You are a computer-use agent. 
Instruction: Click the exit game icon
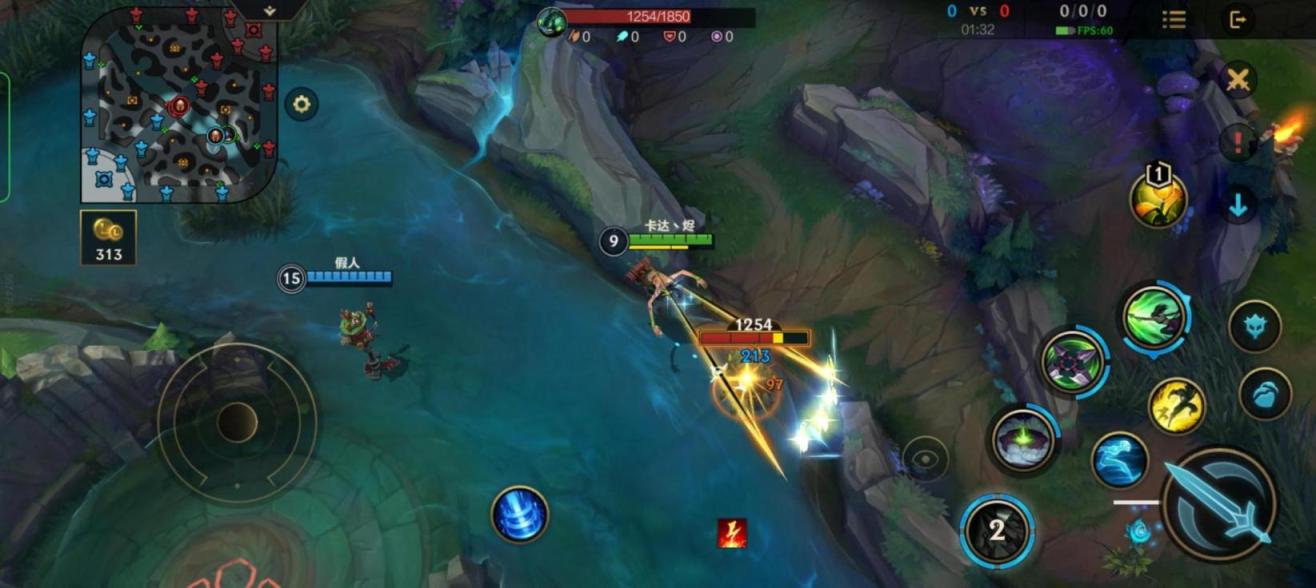[x=1238, y=20]
